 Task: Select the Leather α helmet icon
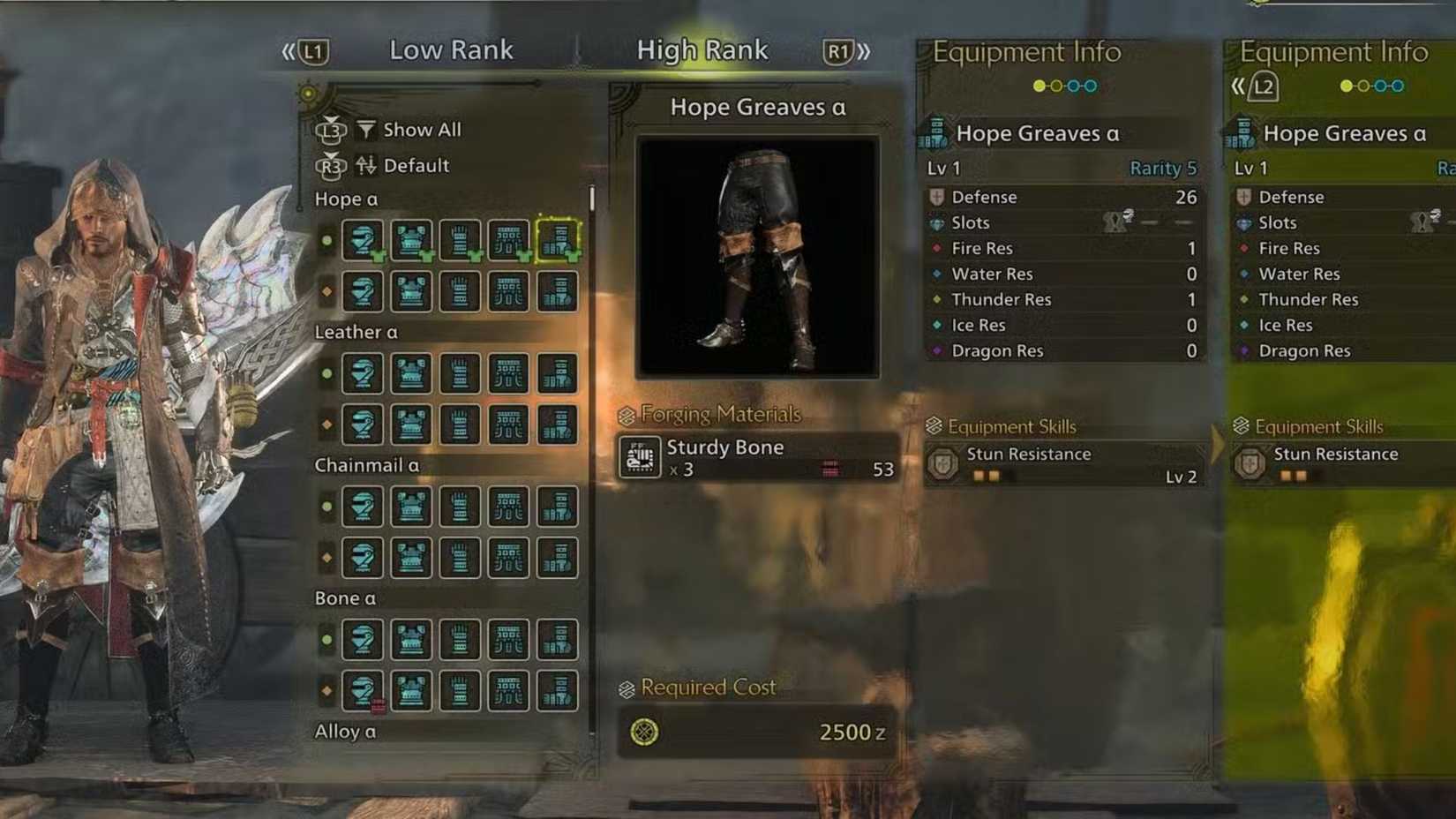pos(362,374)
